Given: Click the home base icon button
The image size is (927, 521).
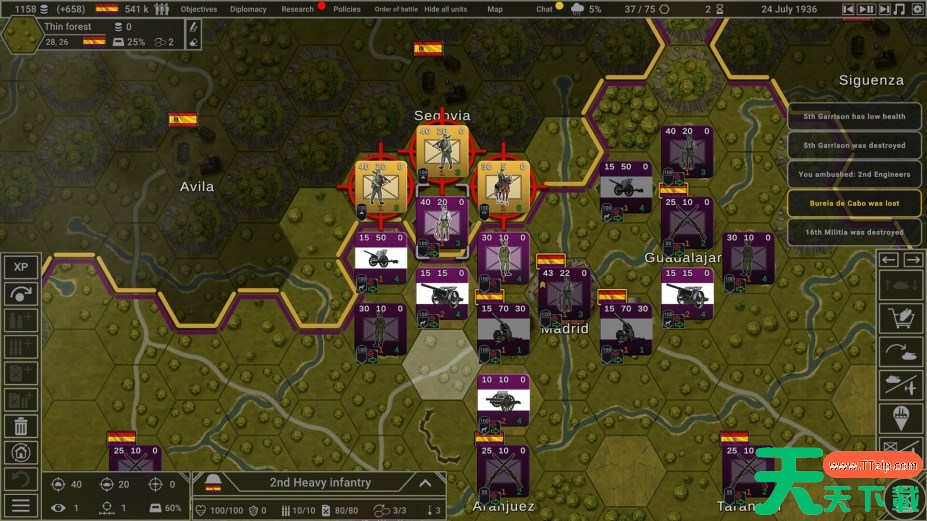Looking at the screenshot, I should tap(20, 452).
